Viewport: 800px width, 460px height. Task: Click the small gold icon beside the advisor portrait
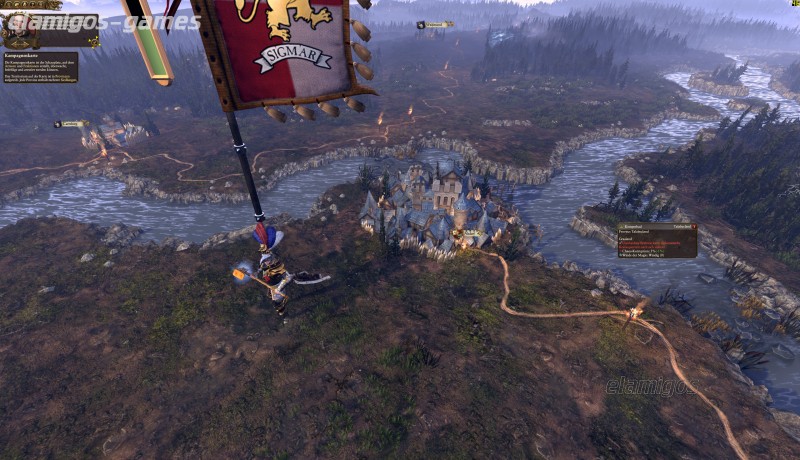[x=93, y=41]
